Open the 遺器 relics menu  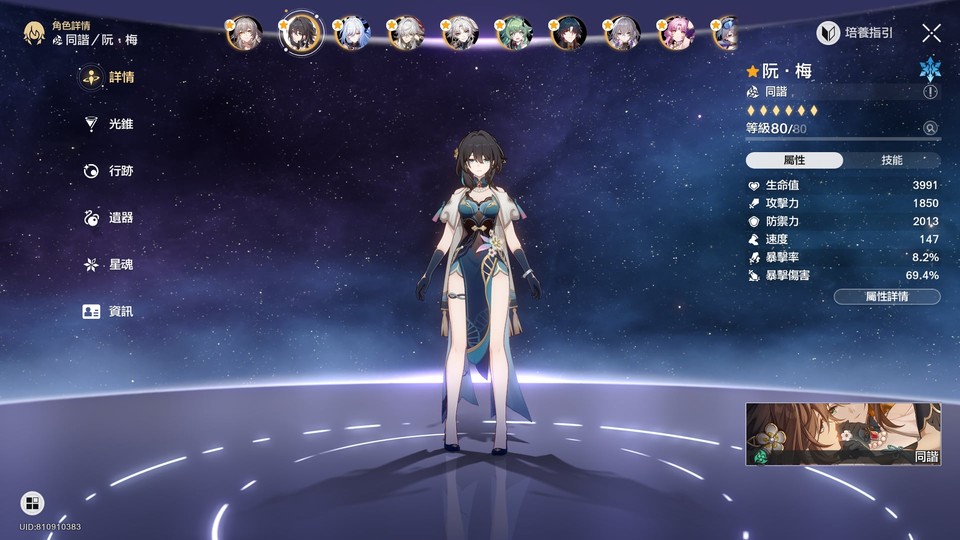pyautogui.click(x=109, y=218)
